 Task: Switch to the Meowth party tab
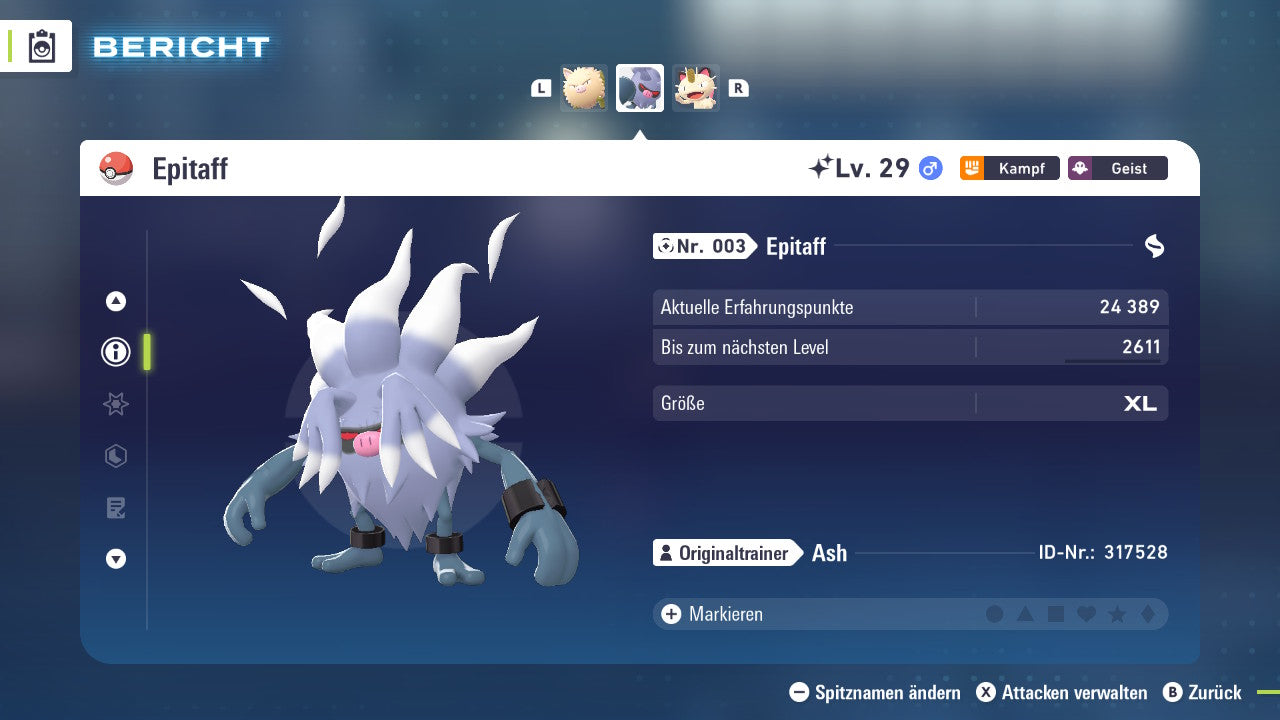click(x=695, y=88)
